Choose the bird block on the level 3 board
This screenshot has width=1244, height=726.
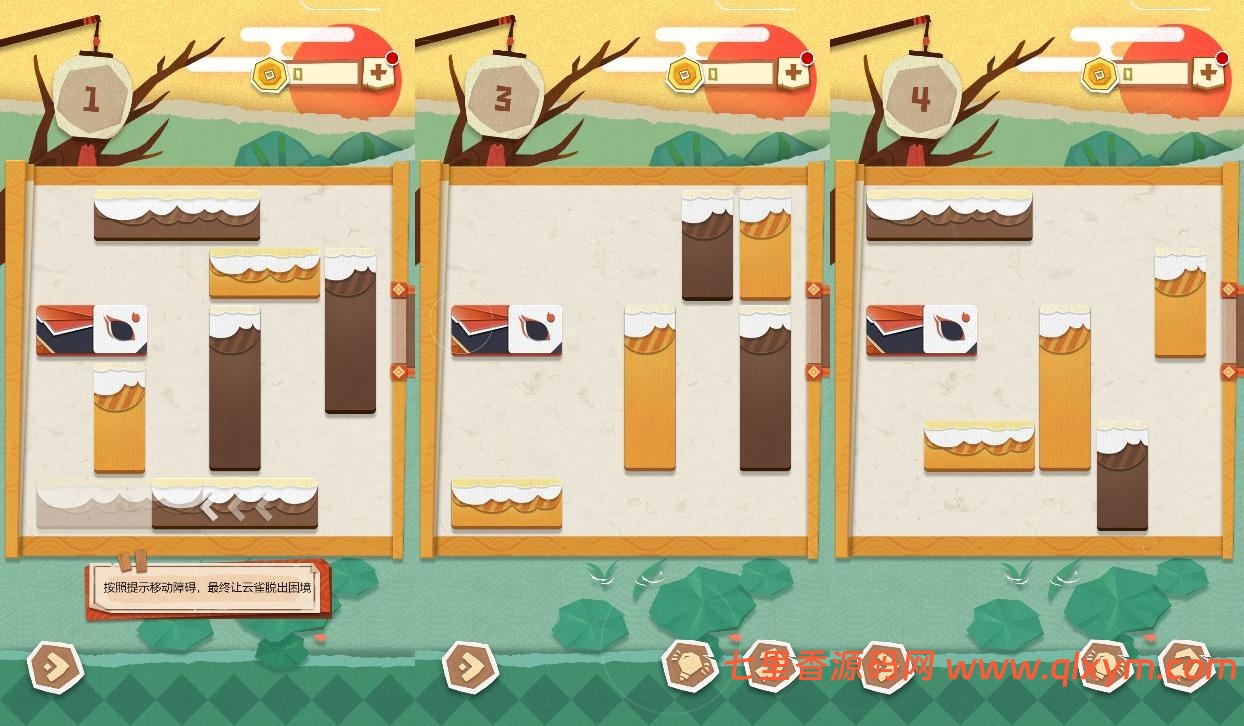point(506,331)
